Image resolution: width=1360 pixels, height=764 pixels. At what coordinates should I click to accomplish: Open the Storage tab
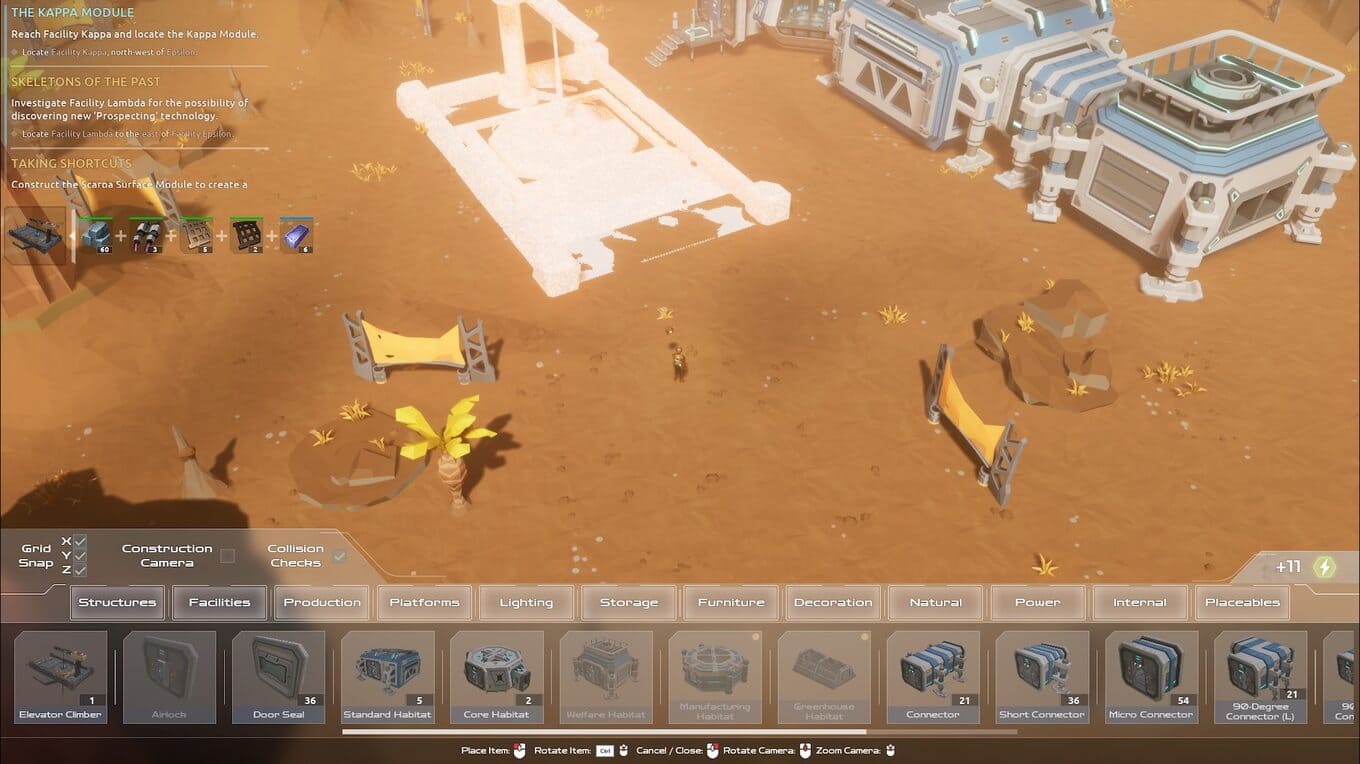point(629,602)
